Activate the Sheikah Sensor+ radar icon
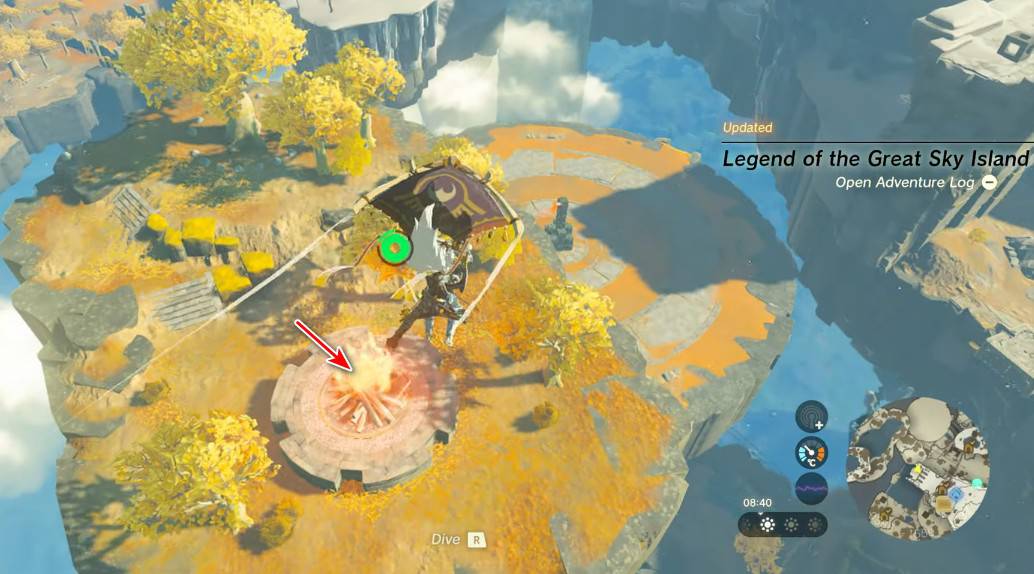The height and width of the screenshot is (574, 1034). click(x=811, y=417)
